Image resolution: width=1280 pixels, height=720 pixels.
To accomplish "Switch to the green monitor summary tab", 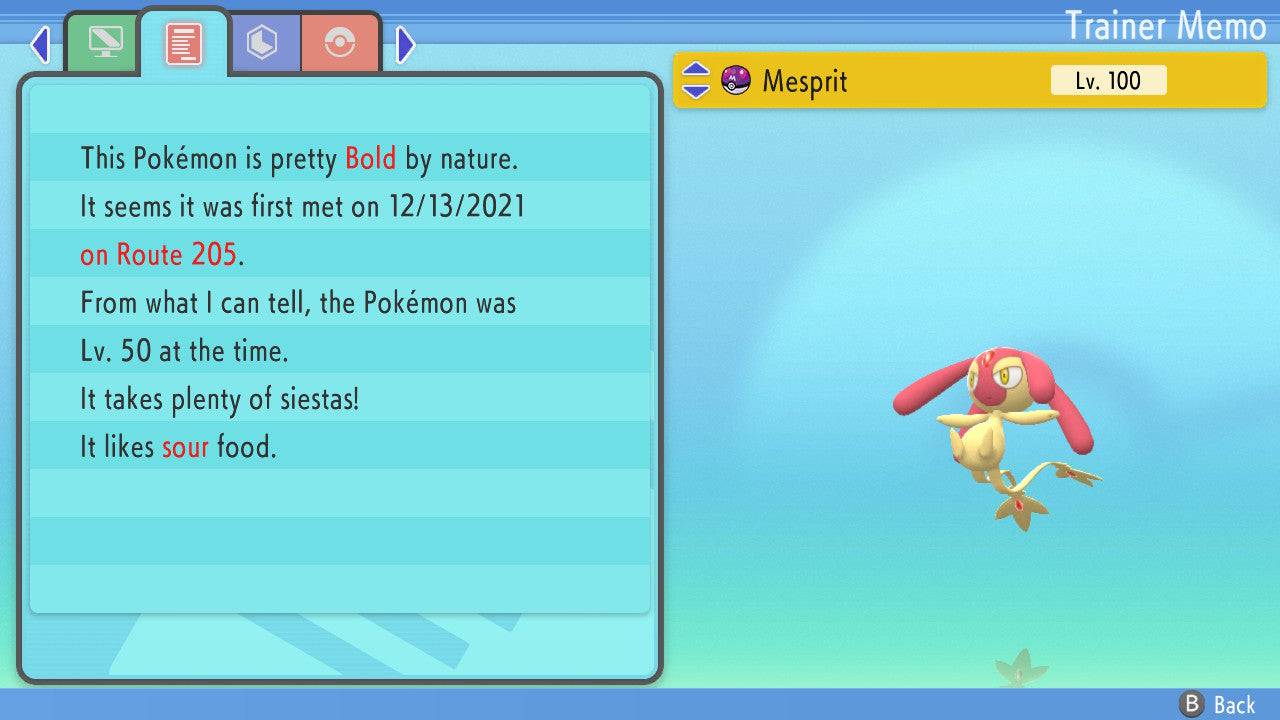I will pos(105,43).
